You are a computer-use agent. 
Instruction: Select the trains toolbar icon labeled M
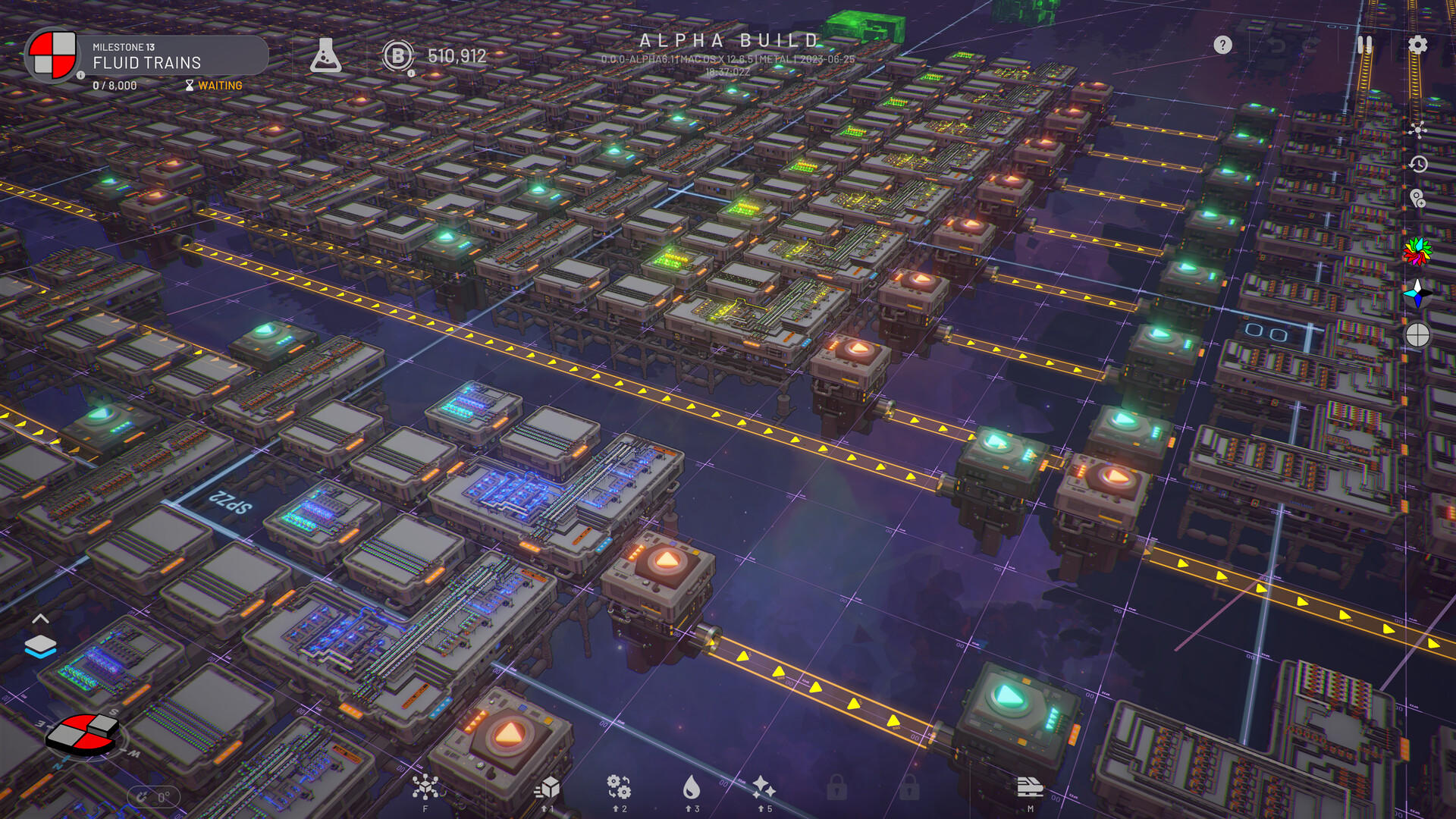click(x=1030, y=789)
